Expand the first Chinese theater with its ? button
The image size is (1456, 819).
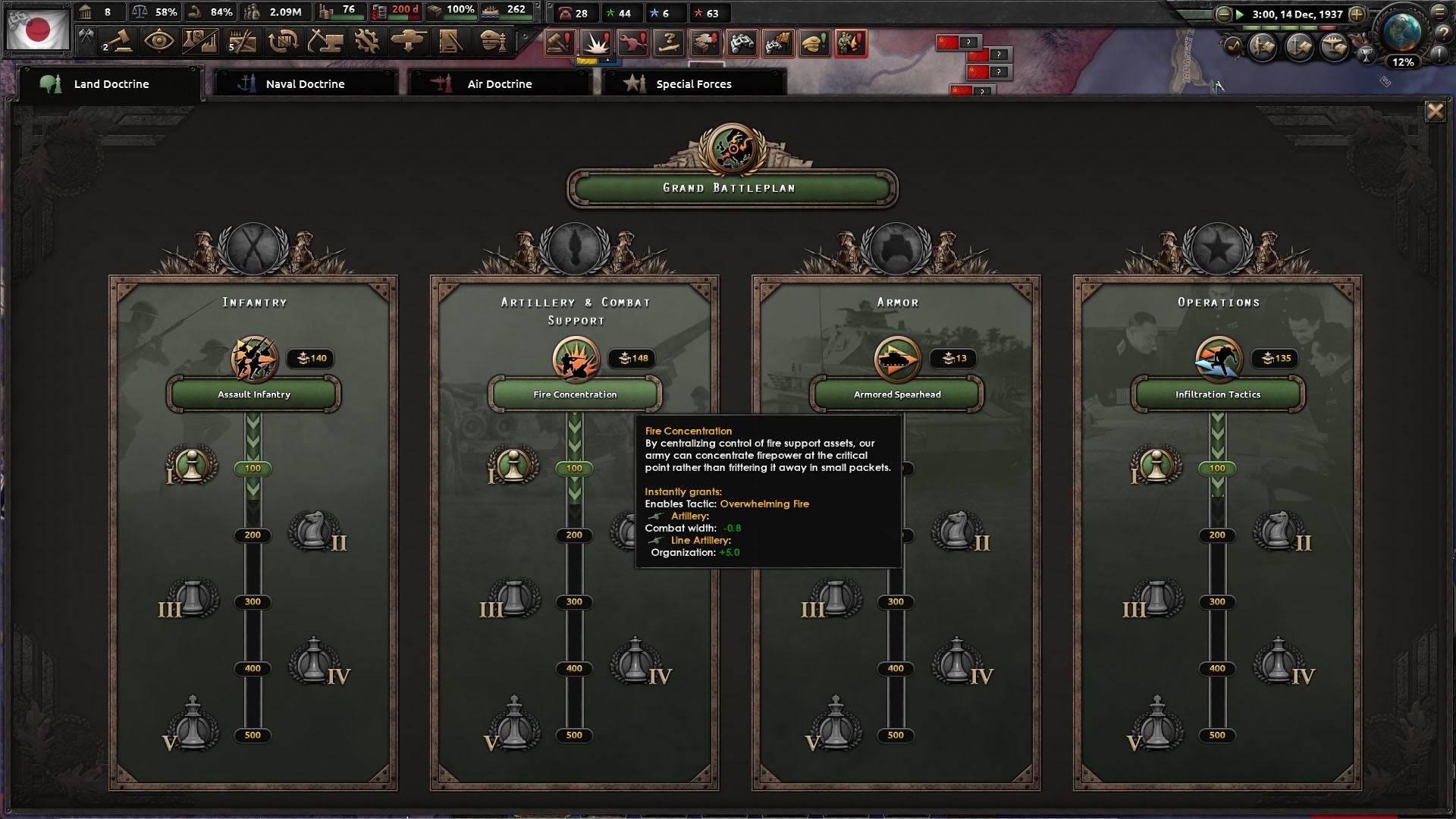tap(968, 42)
